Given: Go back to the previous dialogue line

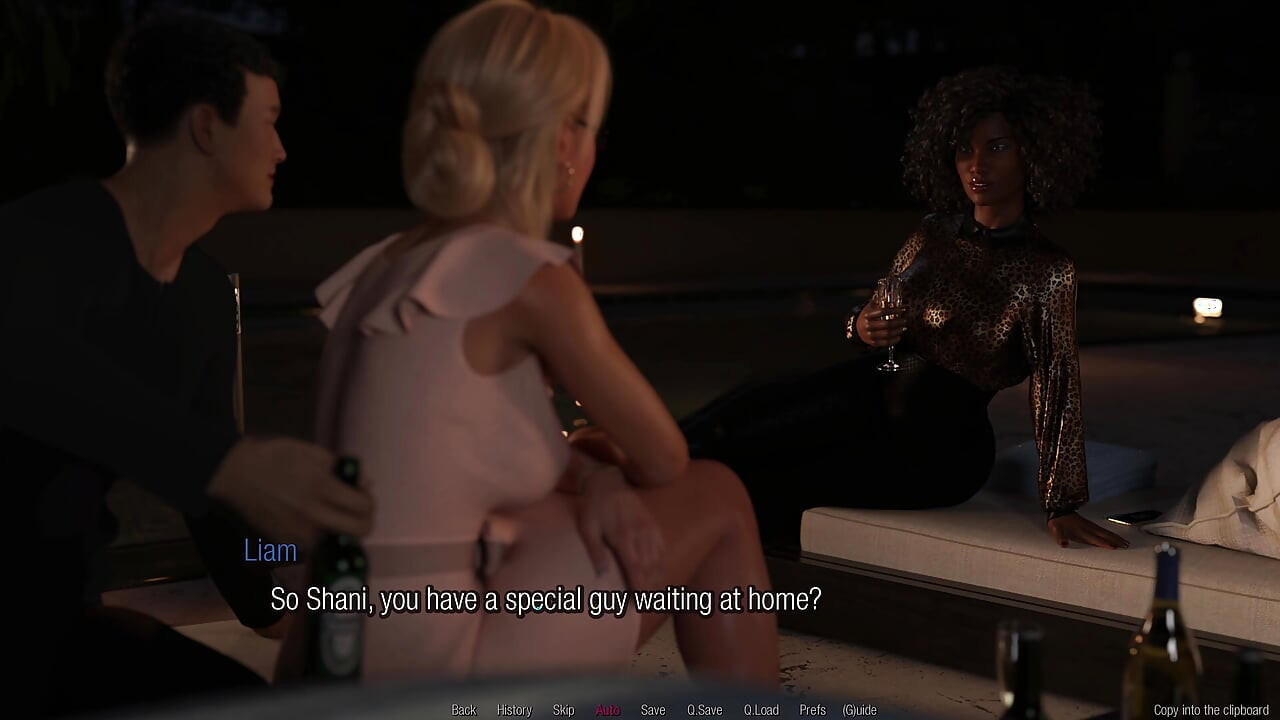Looking at the screenshot, I should coord(464,710).
